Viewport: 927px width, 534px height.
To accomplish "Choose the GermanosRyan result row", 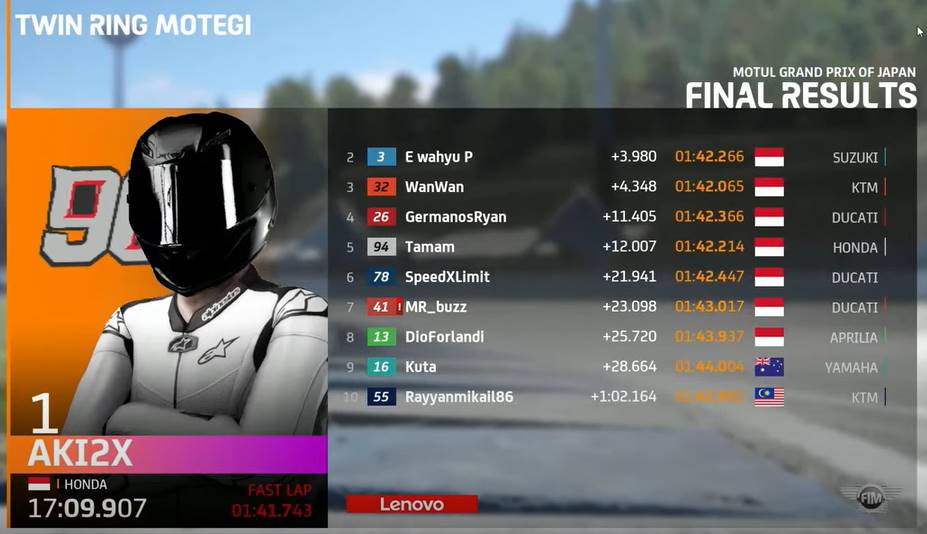I will coord(615,217).
